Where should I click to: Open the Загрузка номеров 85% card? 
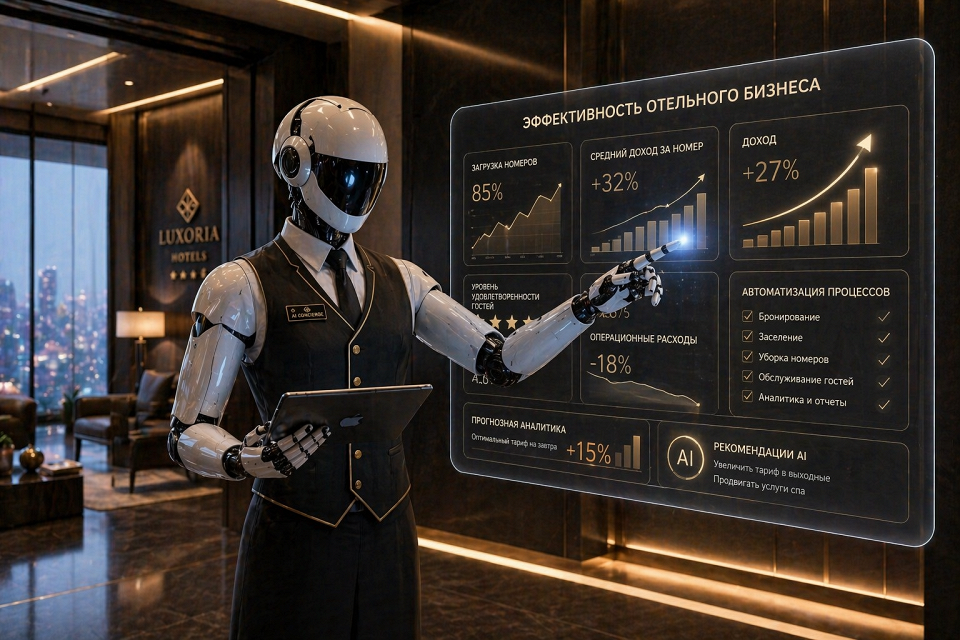click(517, 203)
